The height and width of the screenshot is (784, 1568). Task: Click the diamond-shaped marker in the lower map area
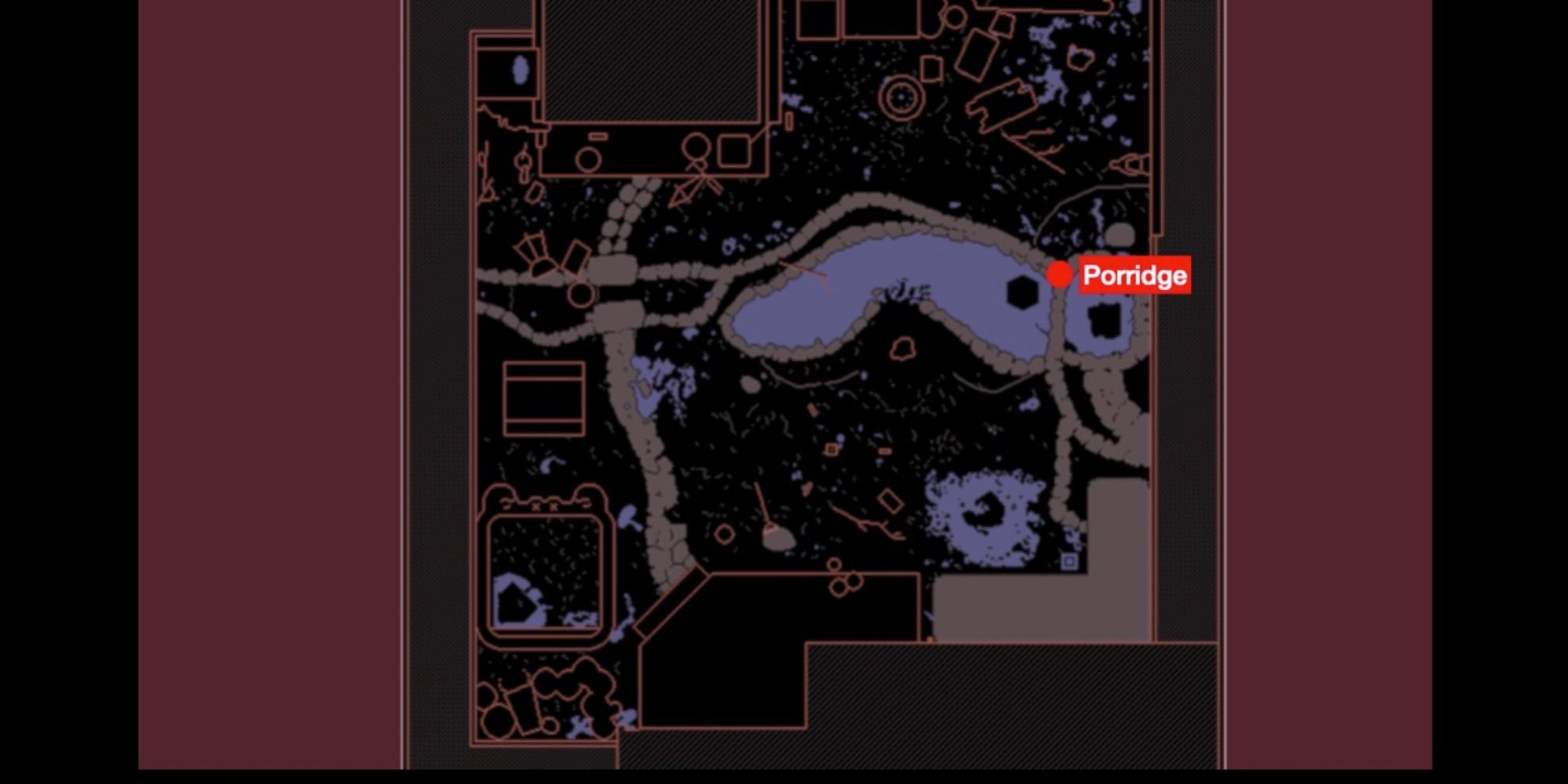click(890, 502)
